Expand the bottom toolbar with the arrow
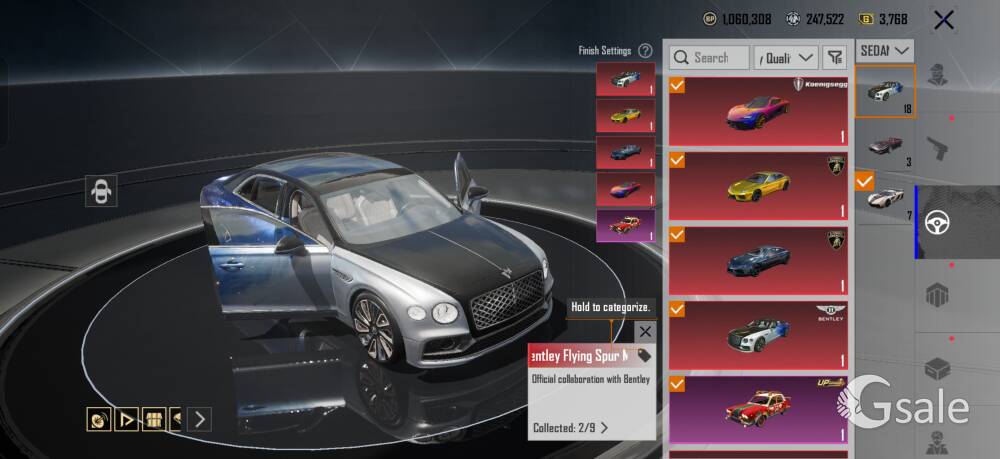This screenshot has width=1000, height=459. pos(200,419)
